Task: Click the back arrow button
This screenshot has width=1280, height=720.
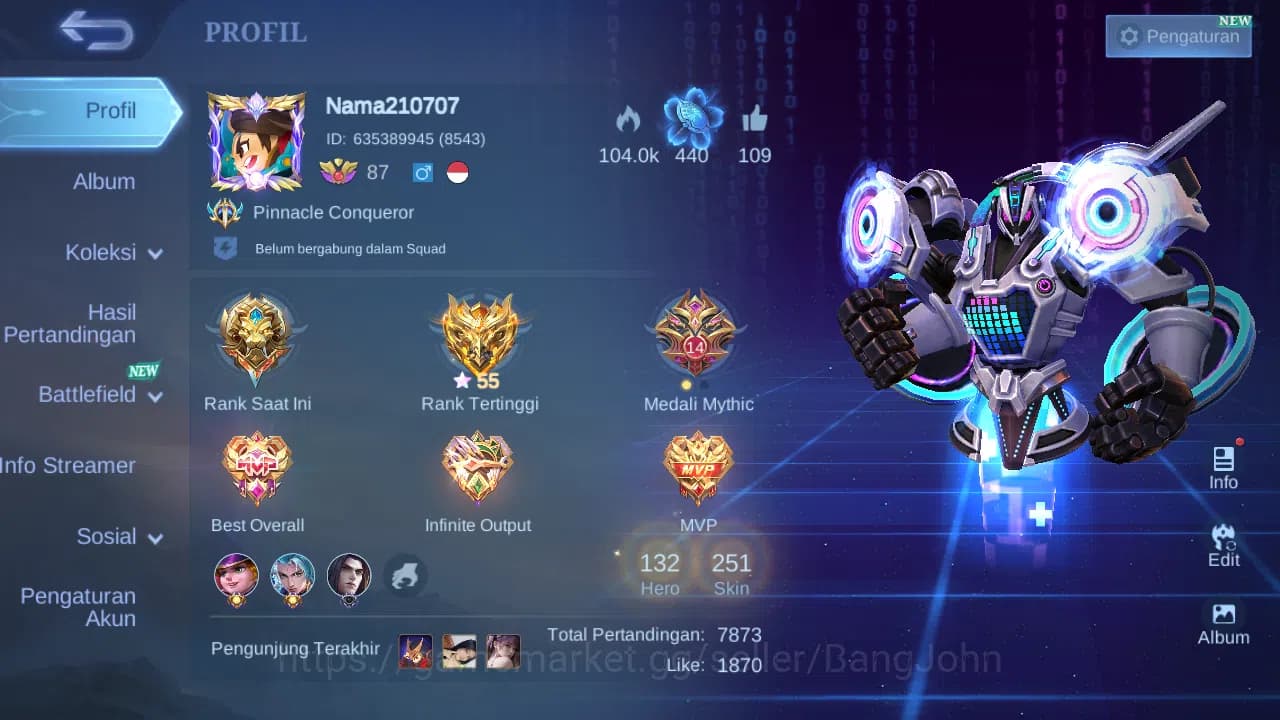Action: point(95,31)
